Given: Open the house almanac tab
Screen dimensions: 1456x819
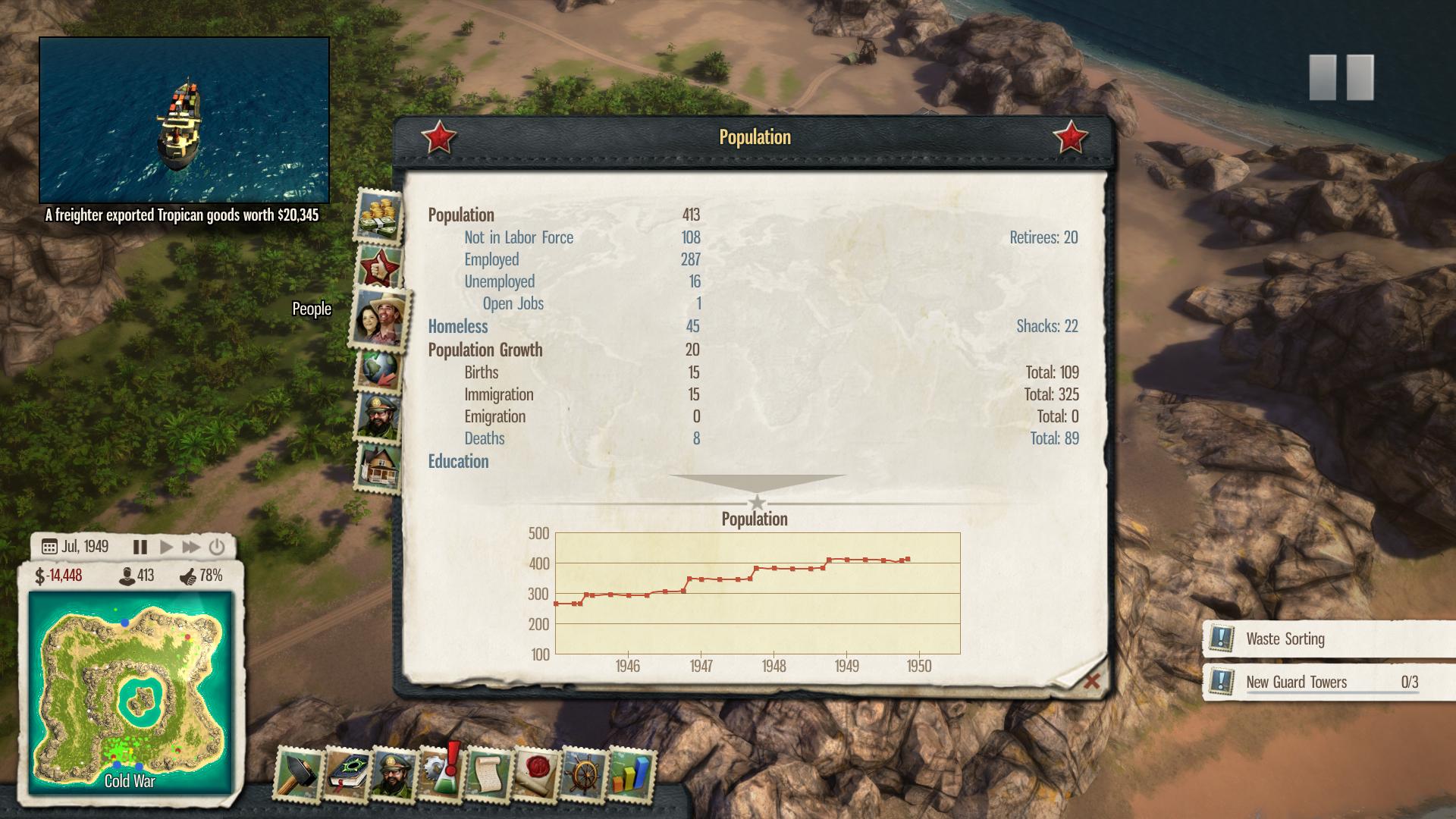Looking at the screenshot, I should click(378, 466).
